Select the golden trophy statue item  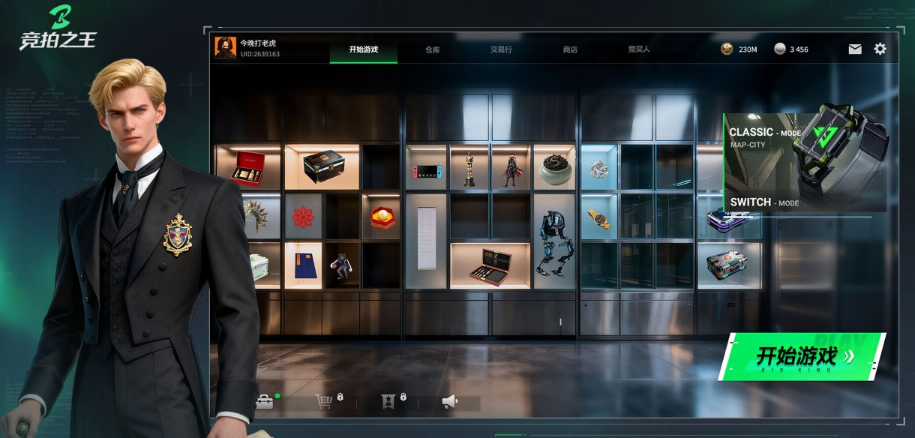tap(468, 169)
